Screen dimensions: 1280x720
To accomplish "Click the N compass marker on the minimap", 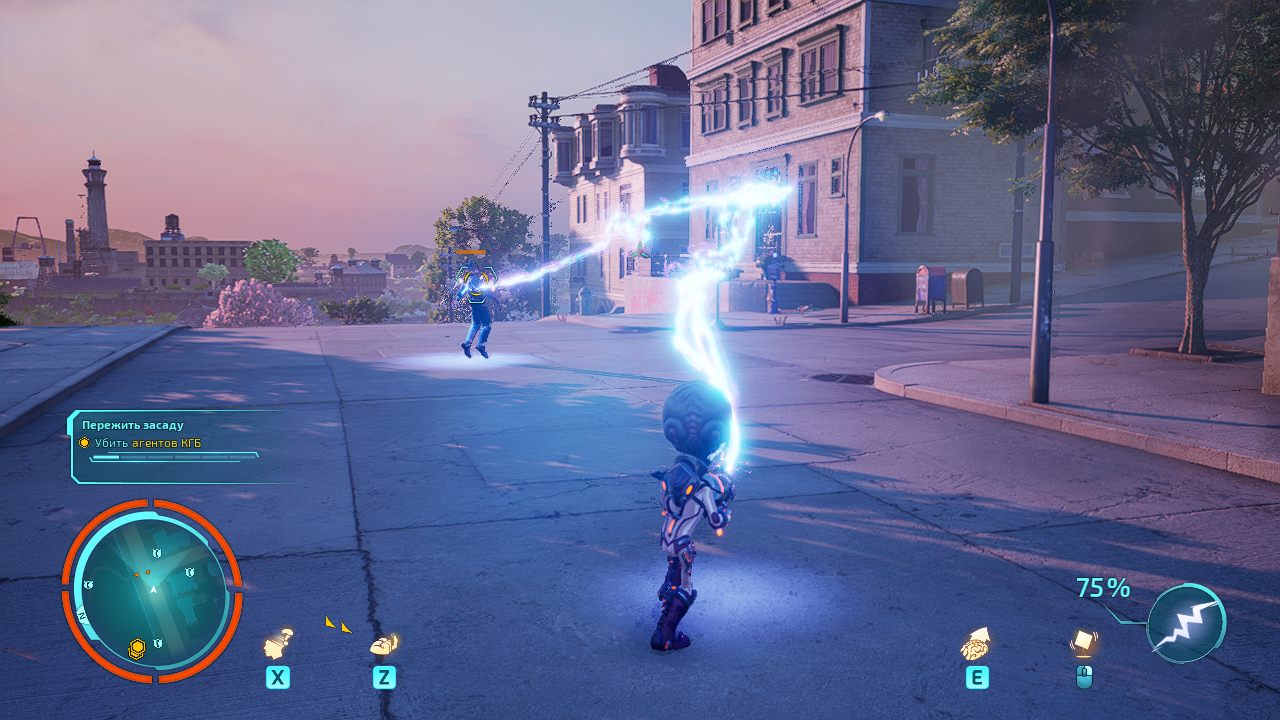I will (81, 614).
